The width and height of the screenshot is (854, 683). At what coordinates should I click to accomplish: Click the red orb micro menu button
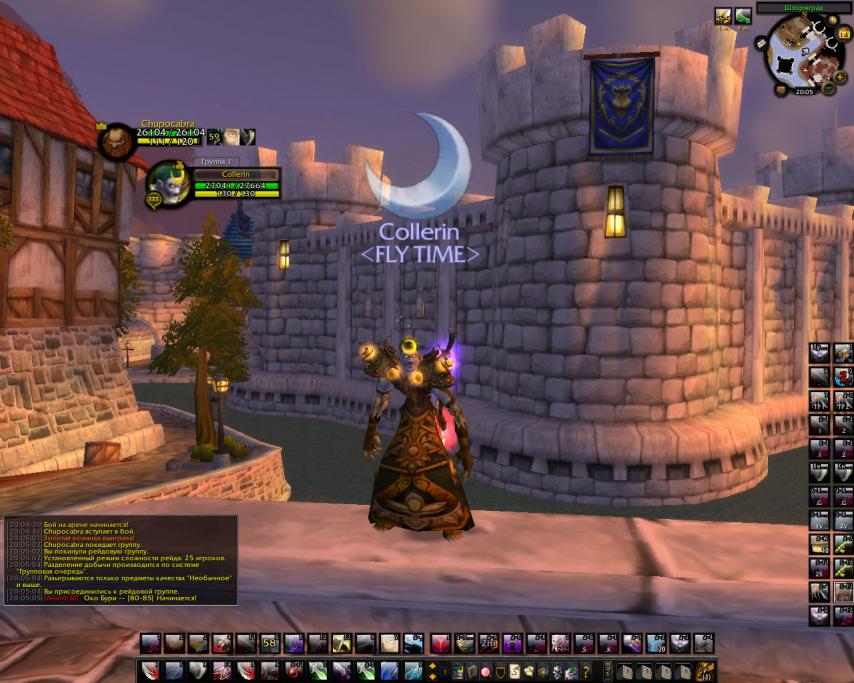(486, 671)
